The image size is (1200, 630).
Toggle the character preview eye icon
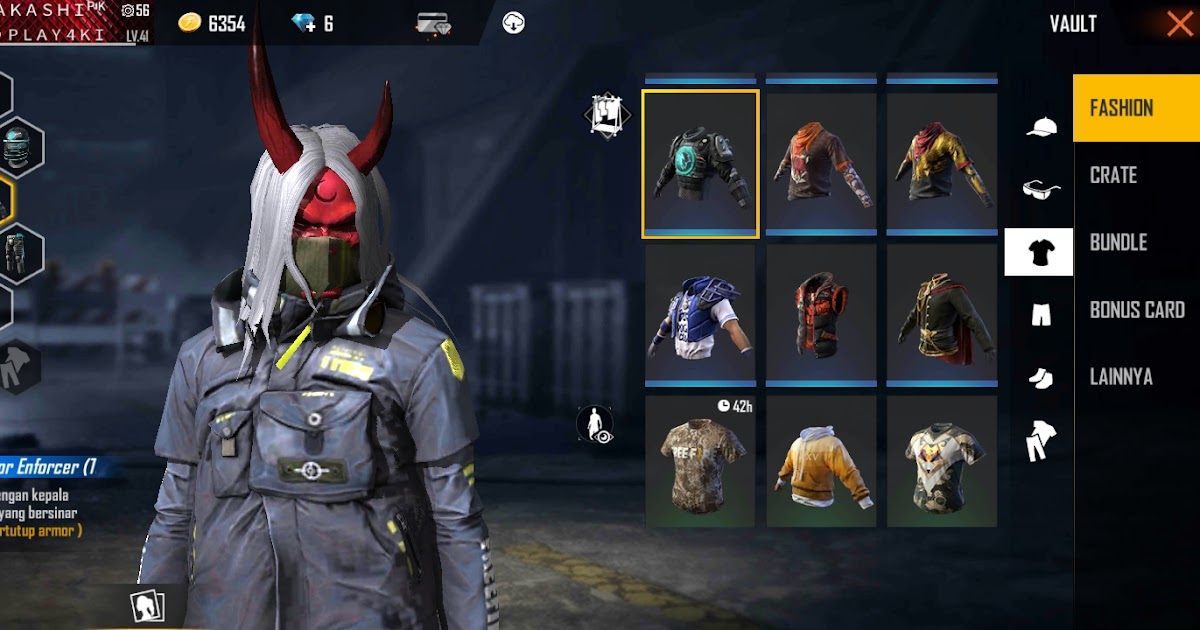595,424
